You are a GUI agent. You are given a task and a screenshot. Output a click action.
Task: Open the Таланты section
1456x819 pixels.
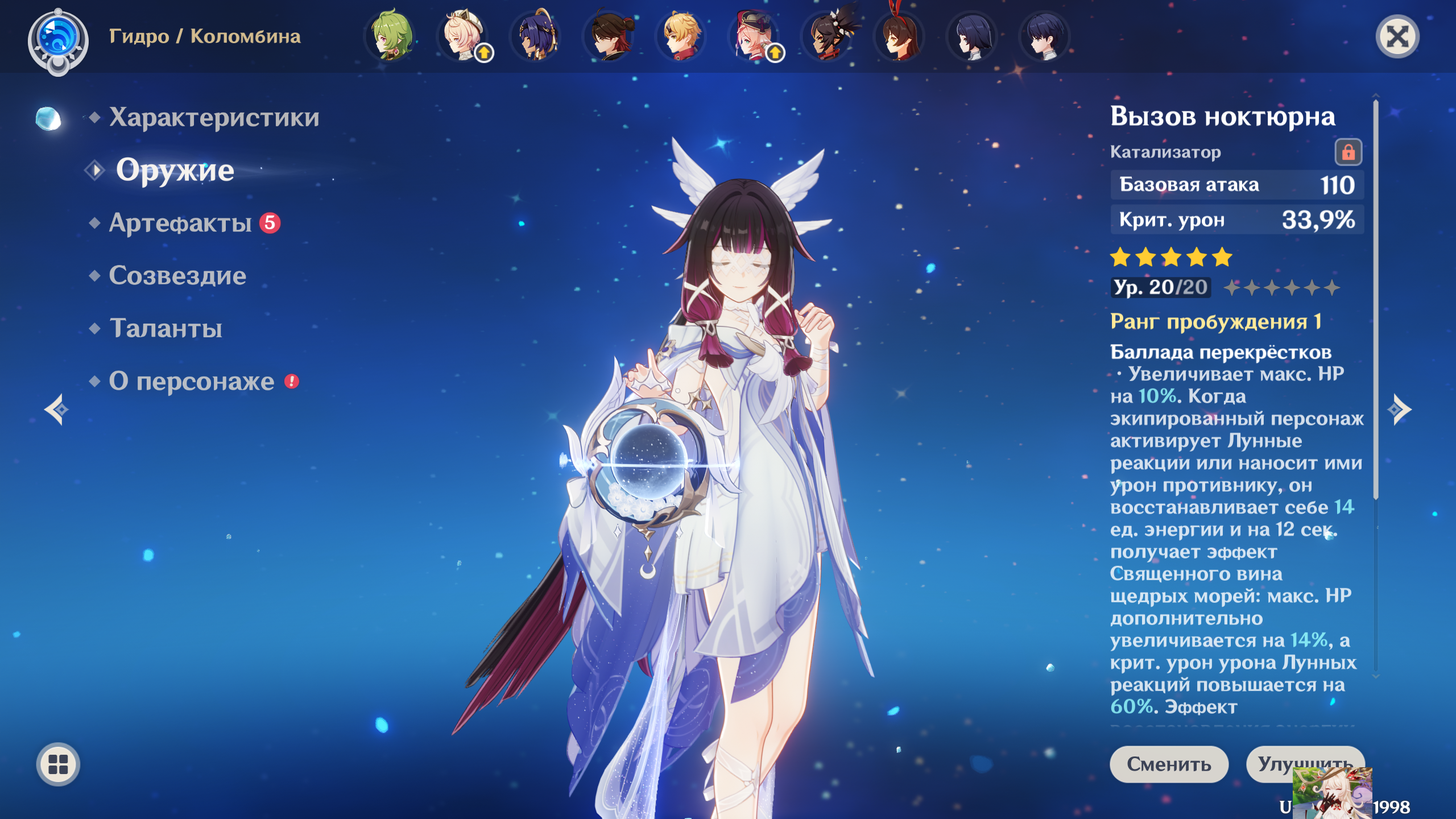tap(166, 328)
